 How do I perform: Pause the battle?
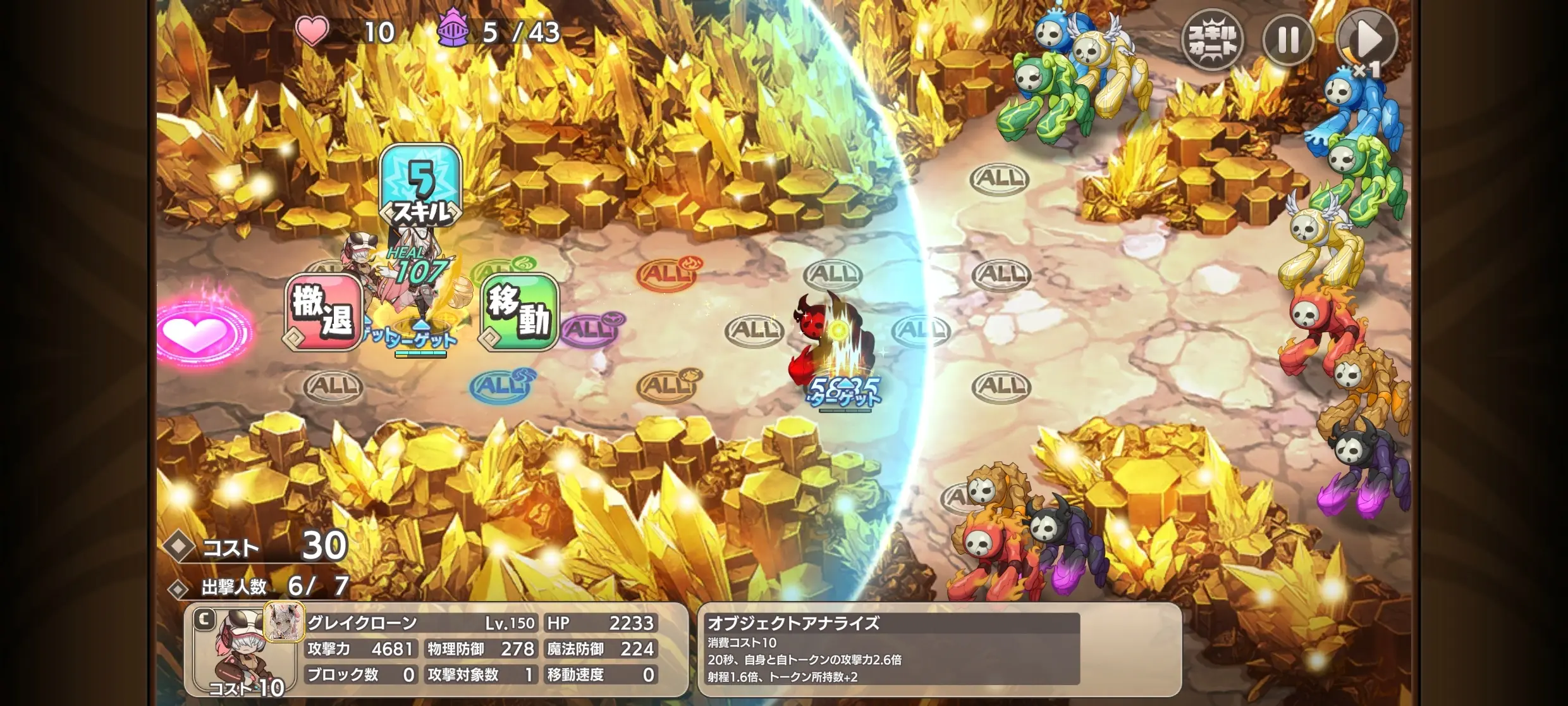(1288, 40)
